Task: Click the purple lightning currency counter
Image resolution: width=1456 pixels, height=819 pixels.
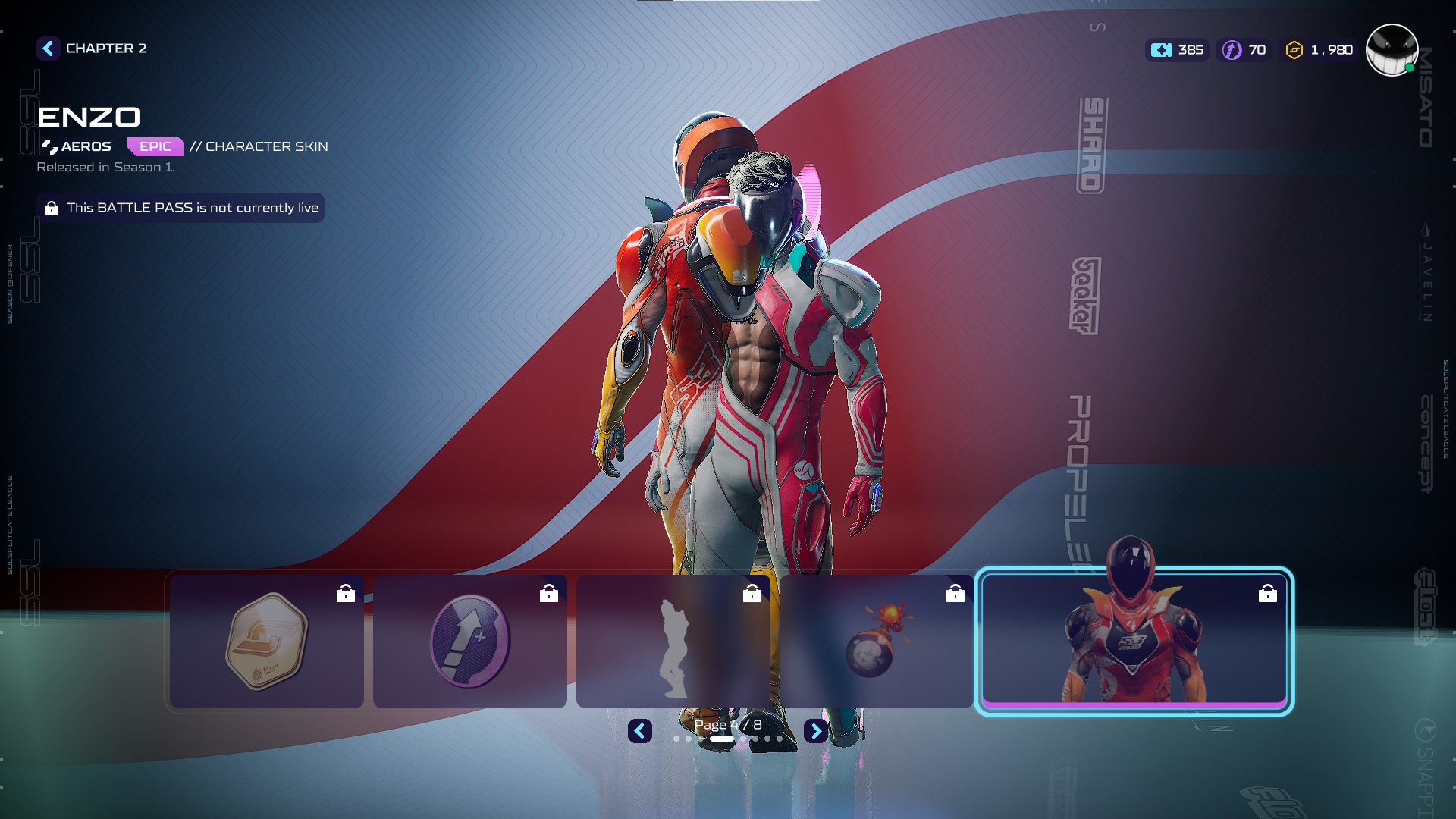Action: (x=1244, y=50)
